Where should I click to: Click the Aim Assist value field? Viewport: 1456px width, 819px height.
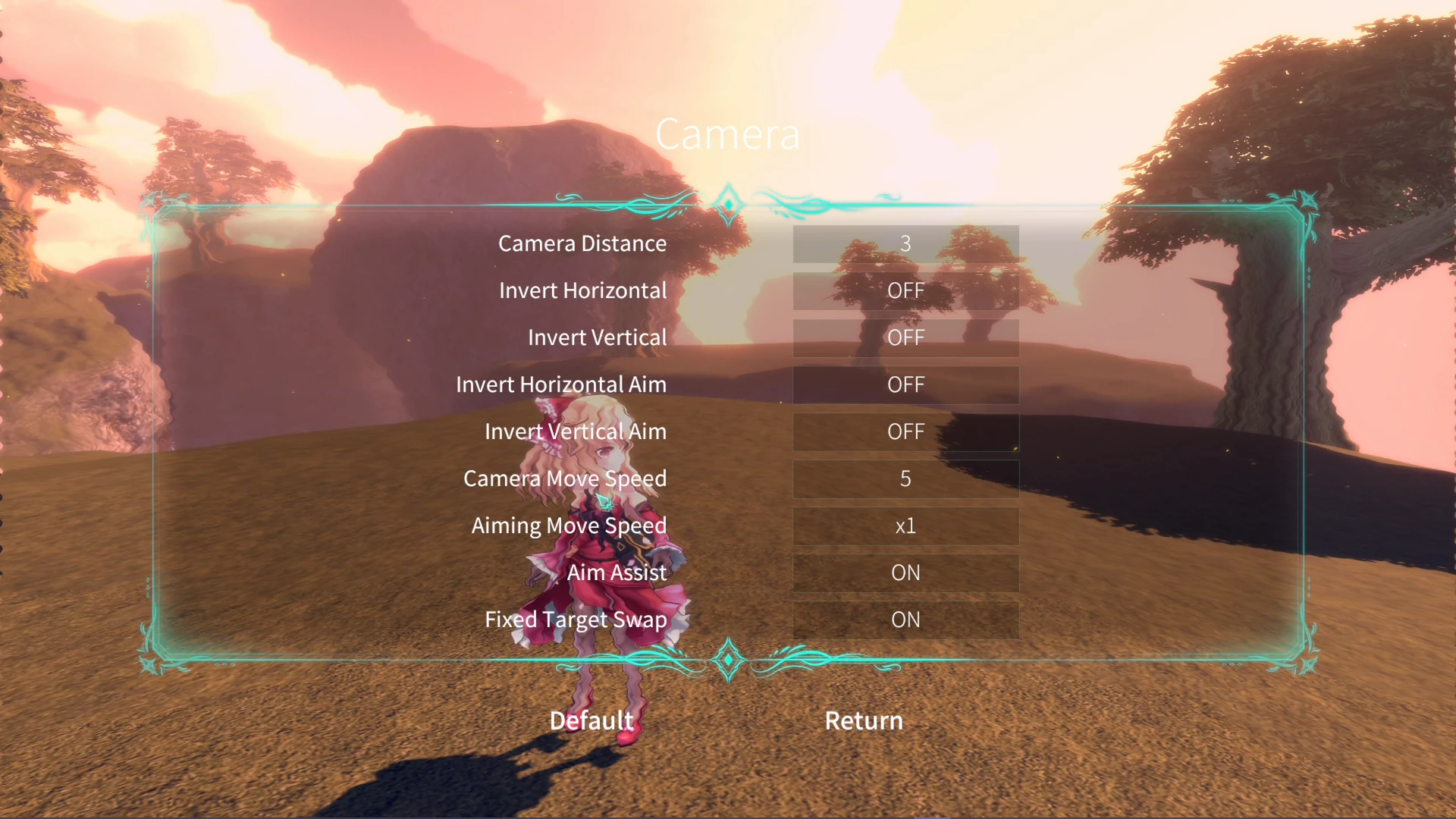(905, 573)
